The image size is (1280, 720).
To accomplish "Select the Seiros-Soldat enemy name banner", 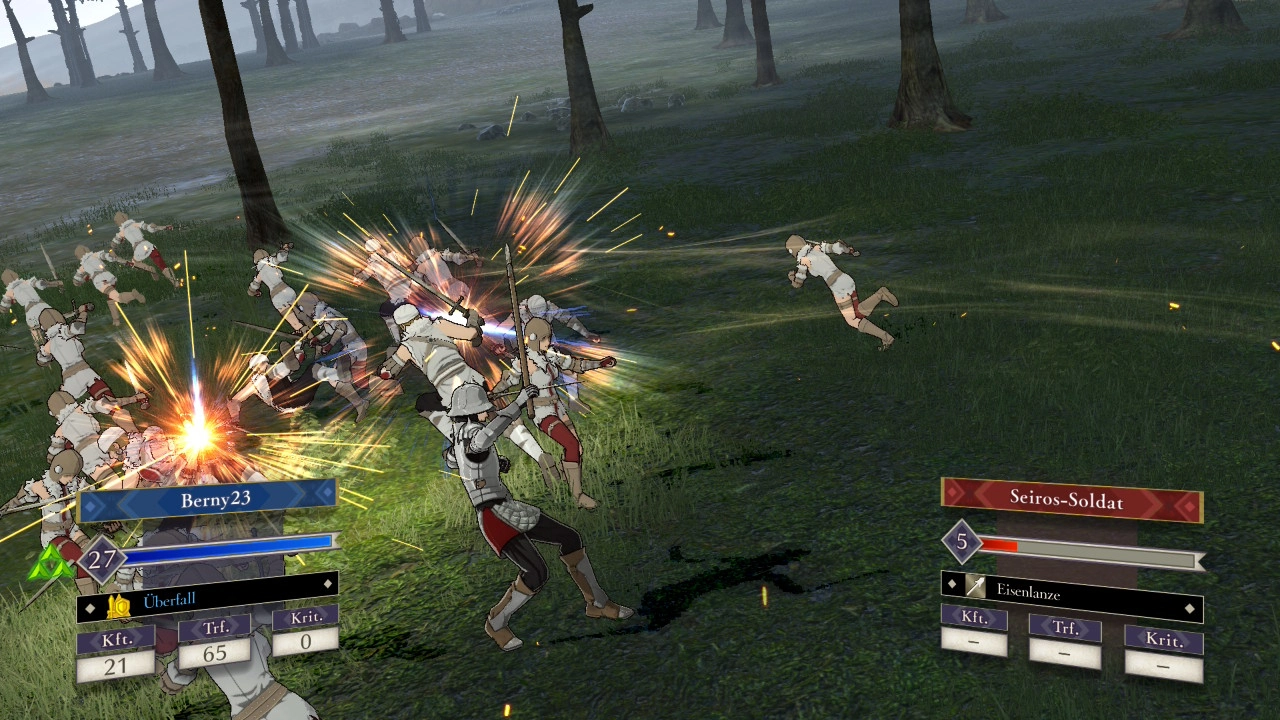I will (x=1071, y=499).
